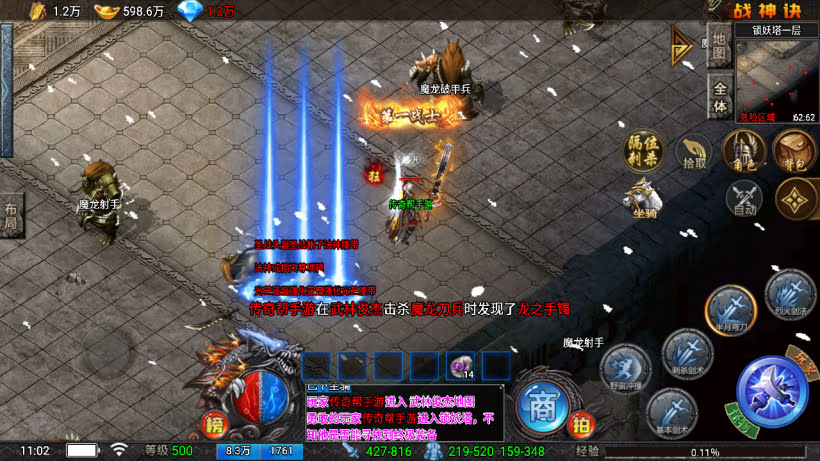Toggle 自动 auto-combat

pyautogui.click(x=743, y=197)
